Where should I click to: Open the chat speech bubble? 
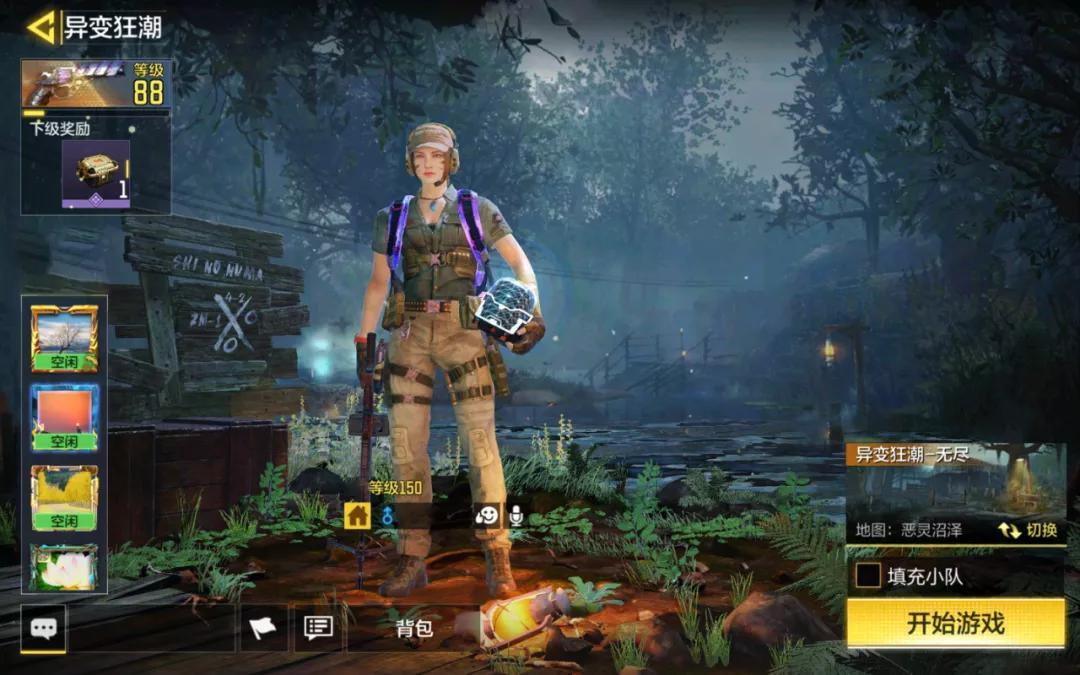pyautogui.click(x=44, y=628)
